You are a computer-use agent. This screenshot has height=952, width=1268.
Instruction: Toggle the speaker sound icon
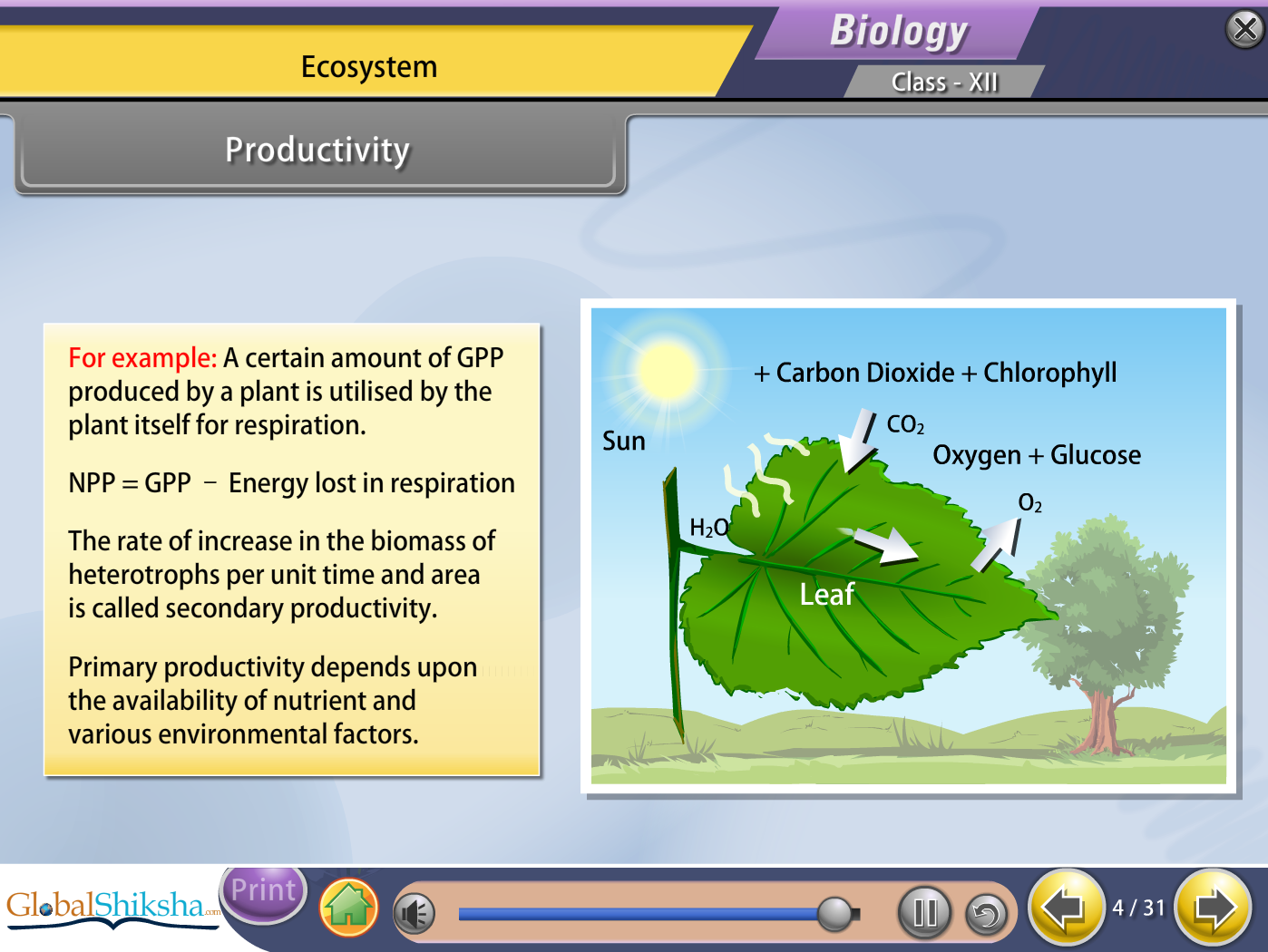click(x=415, y=913)
